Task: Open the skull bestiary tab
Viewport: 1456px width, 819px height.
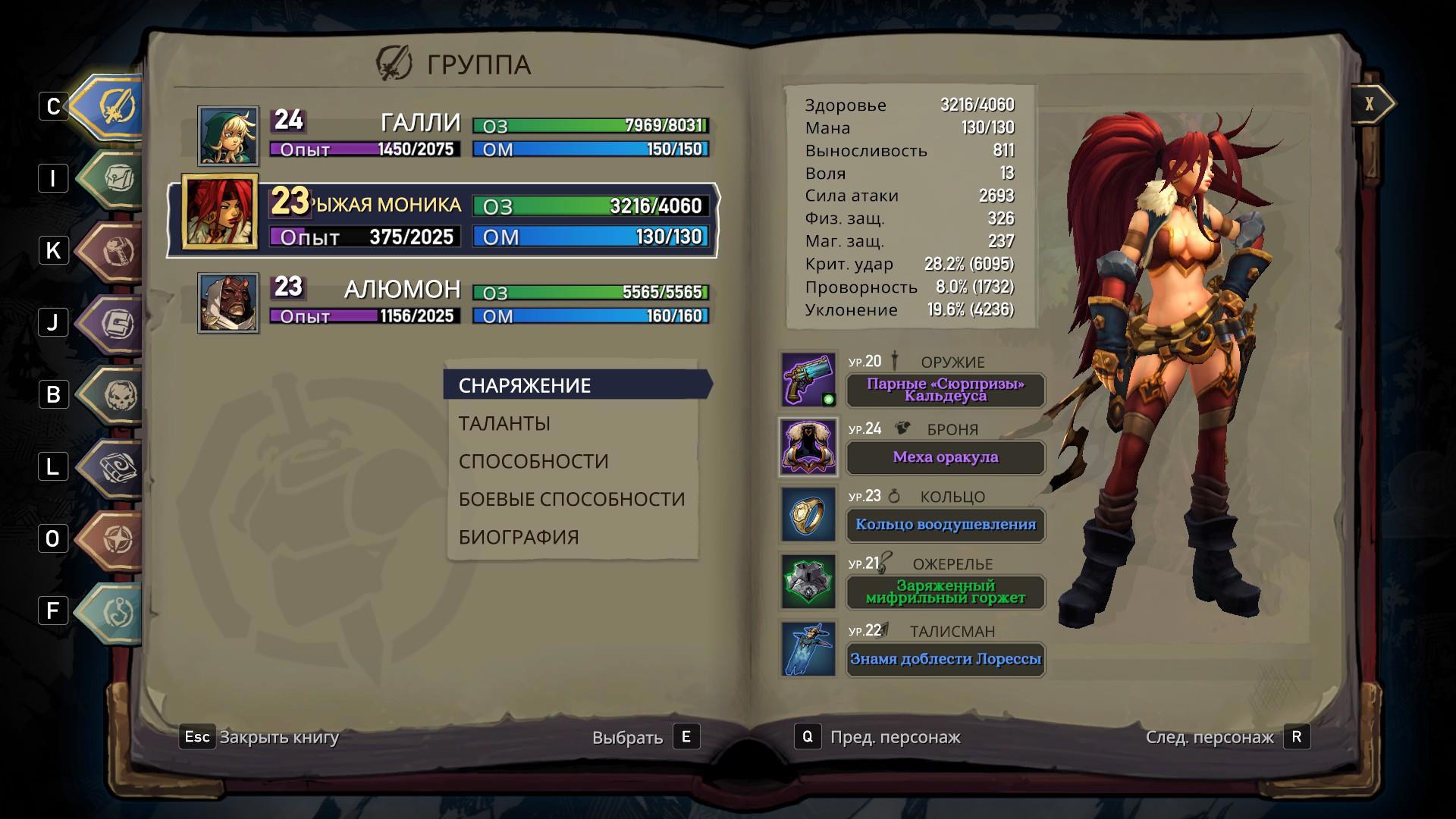Action: (115, 395)
